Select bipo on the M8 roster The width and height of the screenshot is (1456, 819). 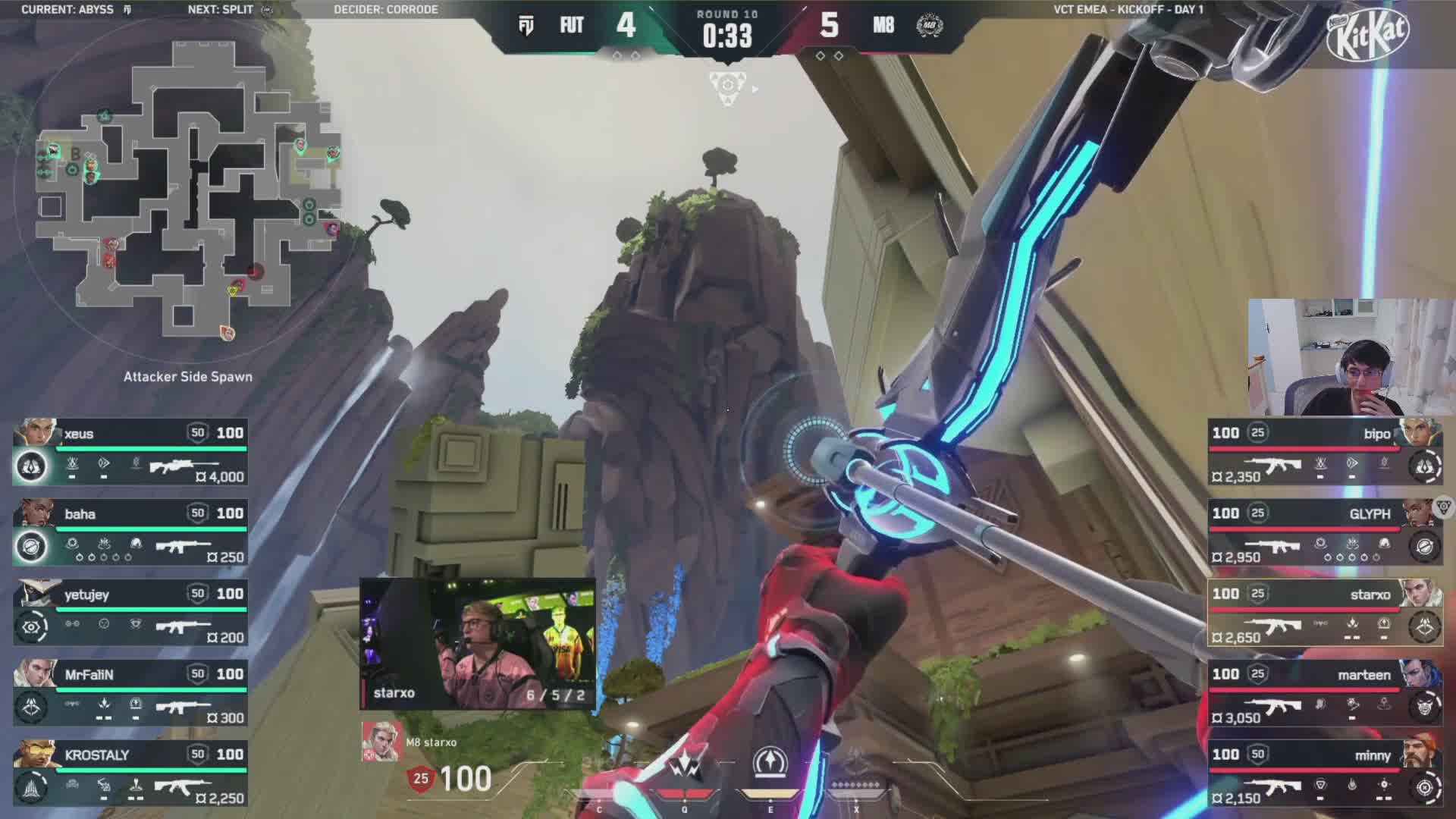pos(1325,452)
